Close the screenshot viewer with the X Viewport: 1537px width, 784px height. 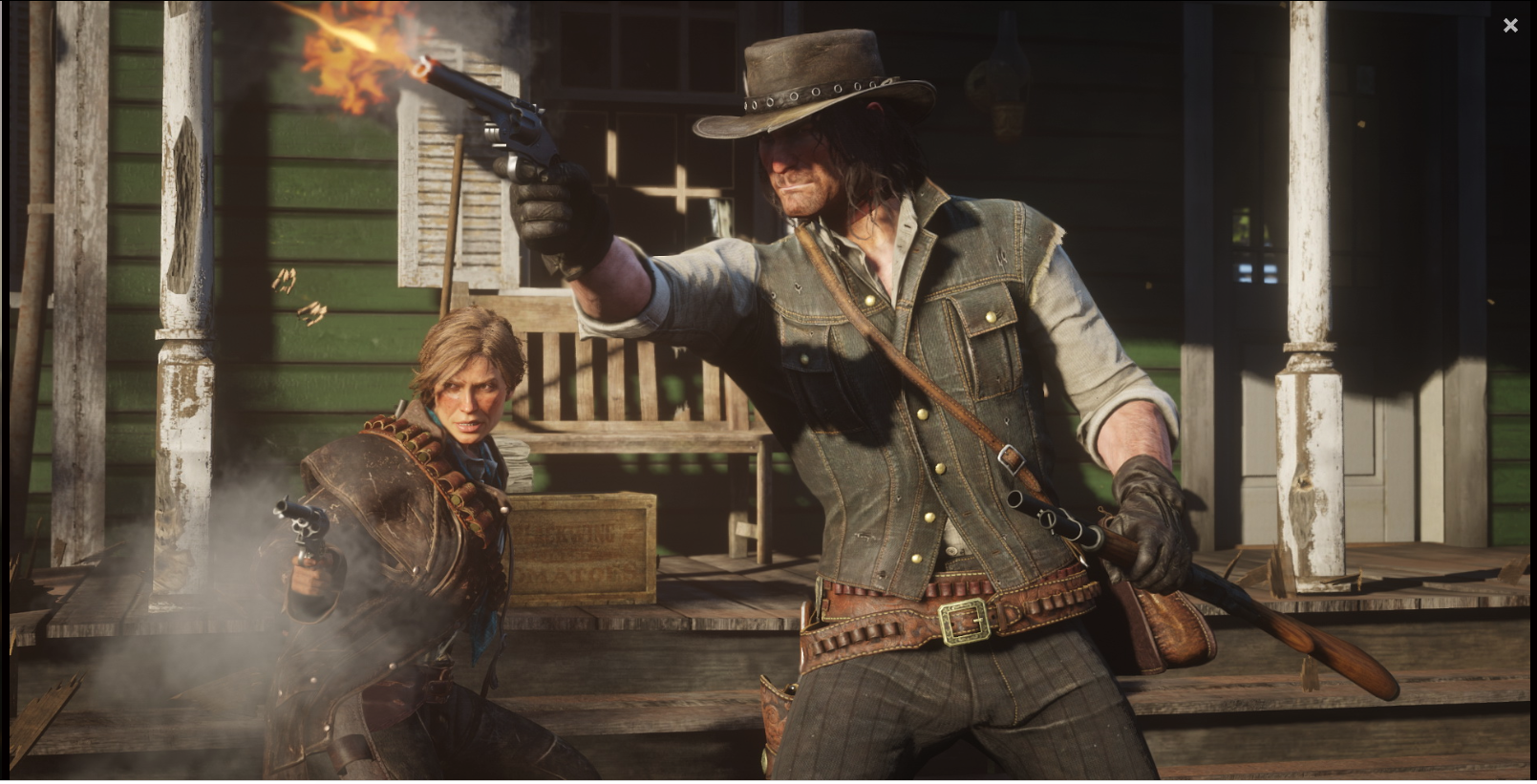tap(1510, 26)
